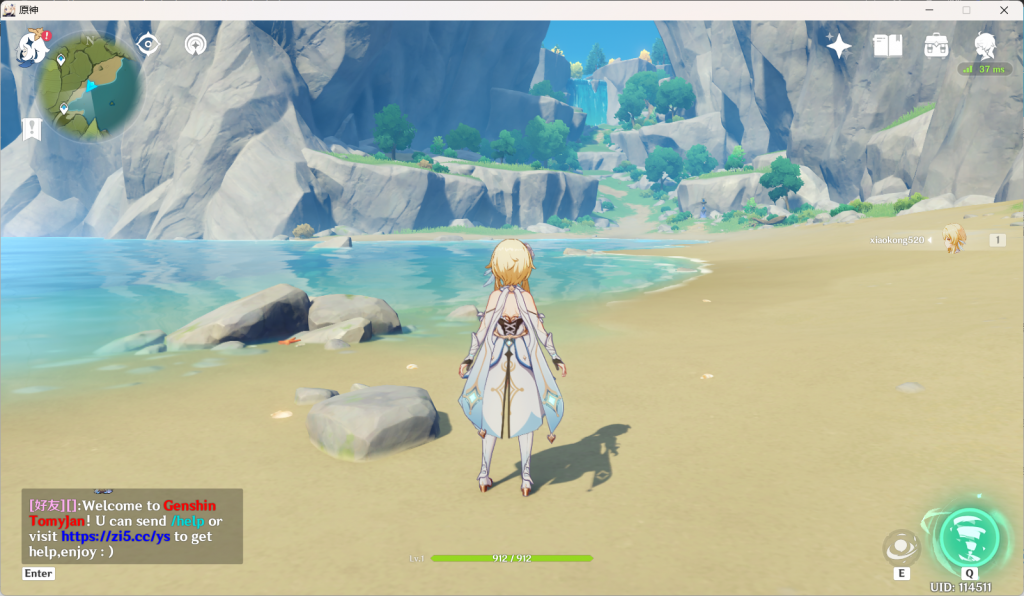The width and height of the screenshot is (1024, 596).
Task: Open the backpack inventory
Action: [936, 45]
